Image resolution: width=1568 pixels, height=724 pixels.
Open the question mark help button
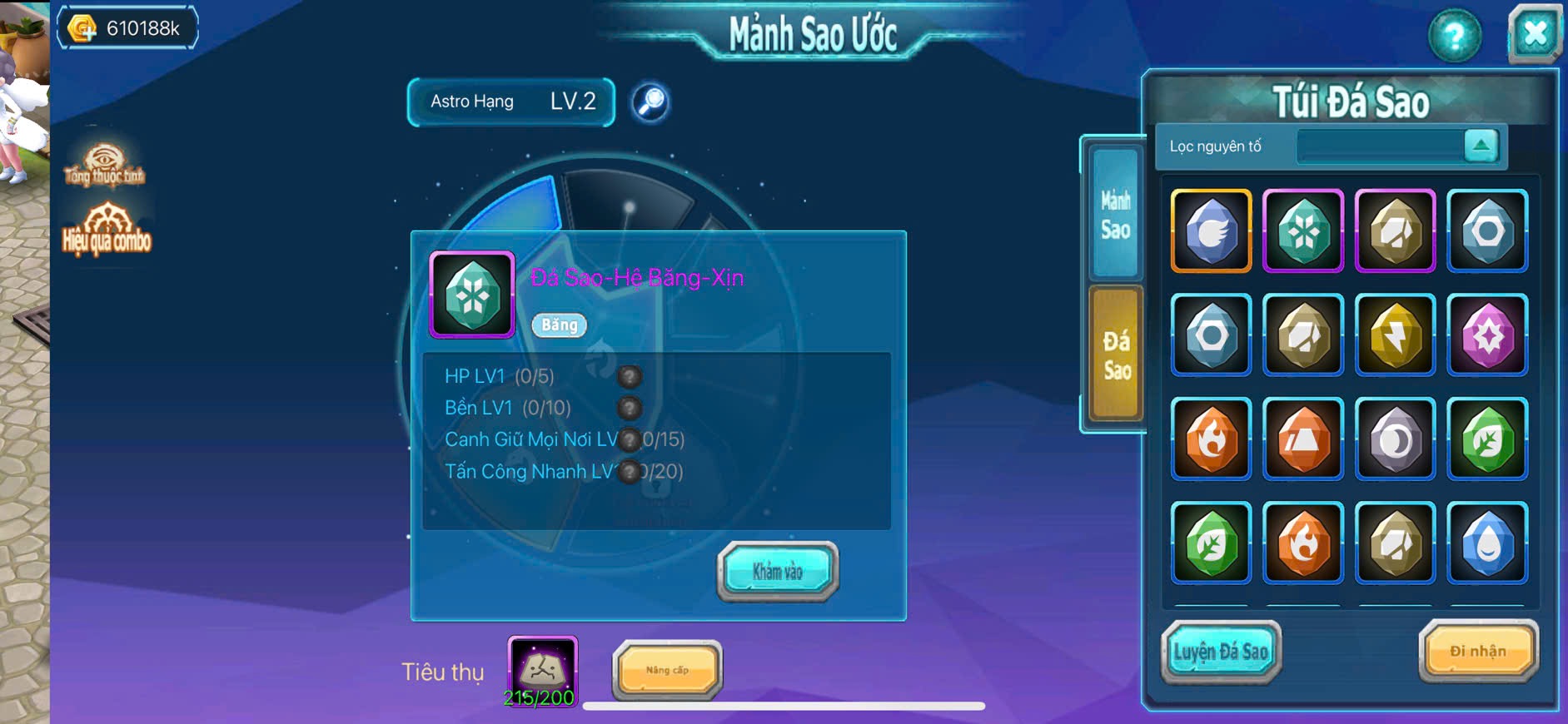(x=1454, y=36)
